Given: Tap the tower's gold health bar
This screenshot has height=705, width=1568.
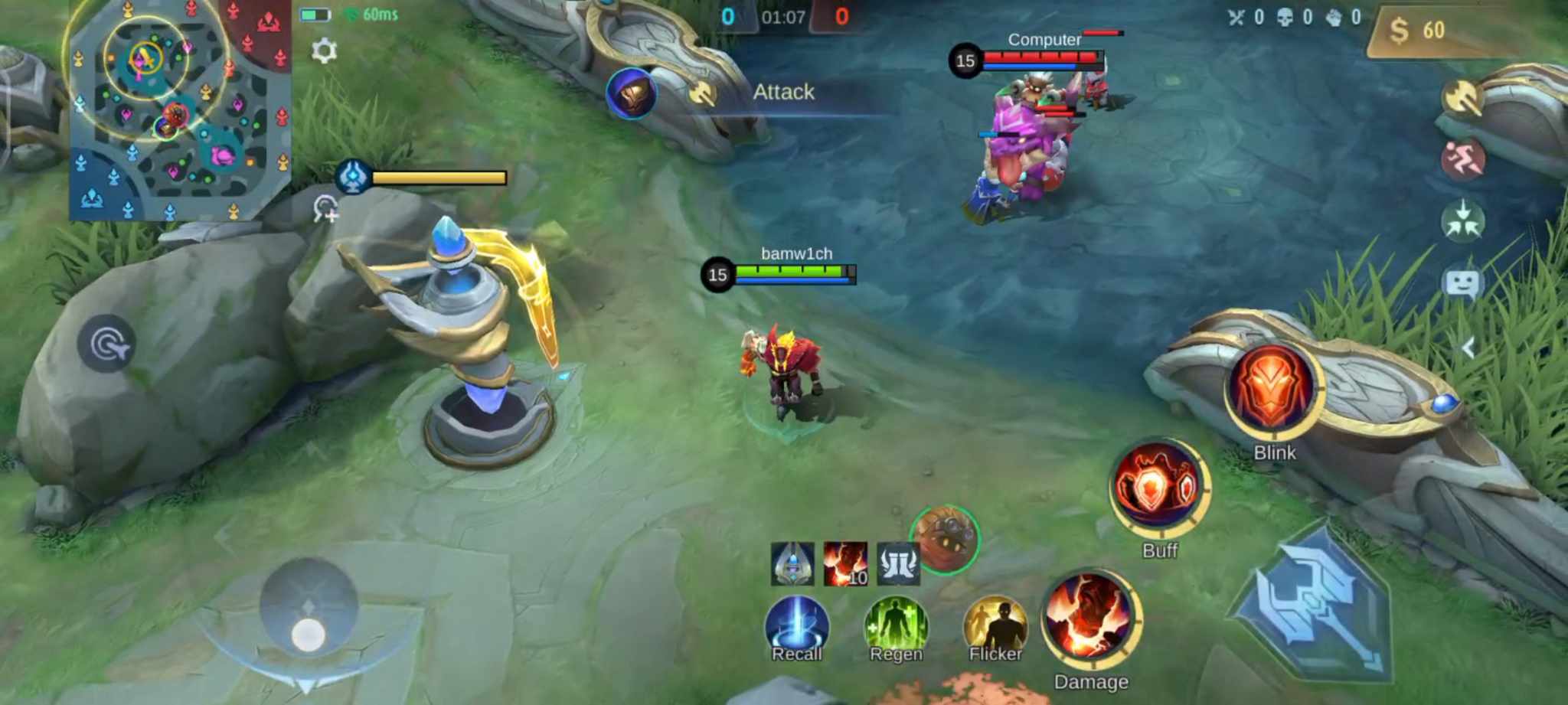Looking at the screenshot, I should click(439, 178).
